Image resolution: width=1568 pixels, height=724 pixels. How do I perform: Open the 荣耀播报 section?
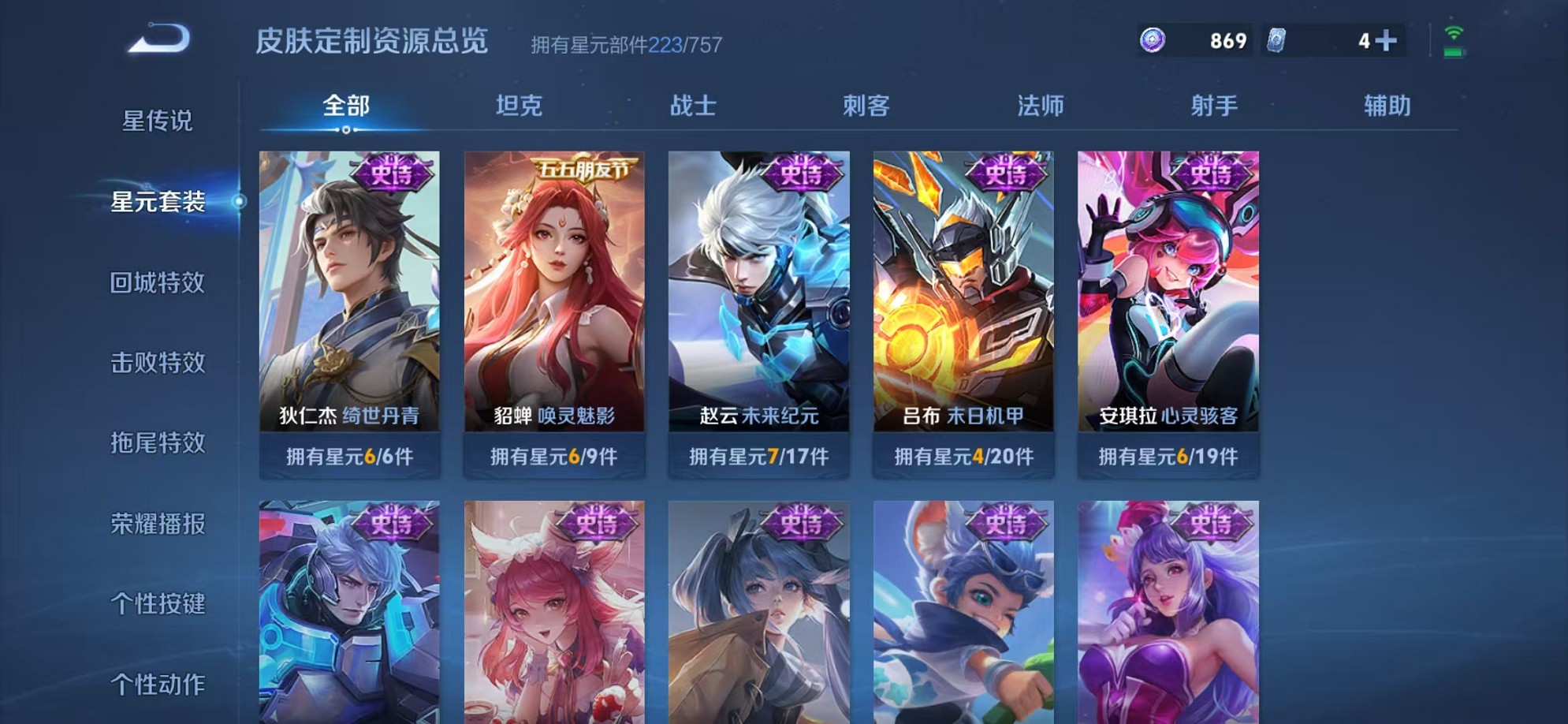tap(156, 525)
